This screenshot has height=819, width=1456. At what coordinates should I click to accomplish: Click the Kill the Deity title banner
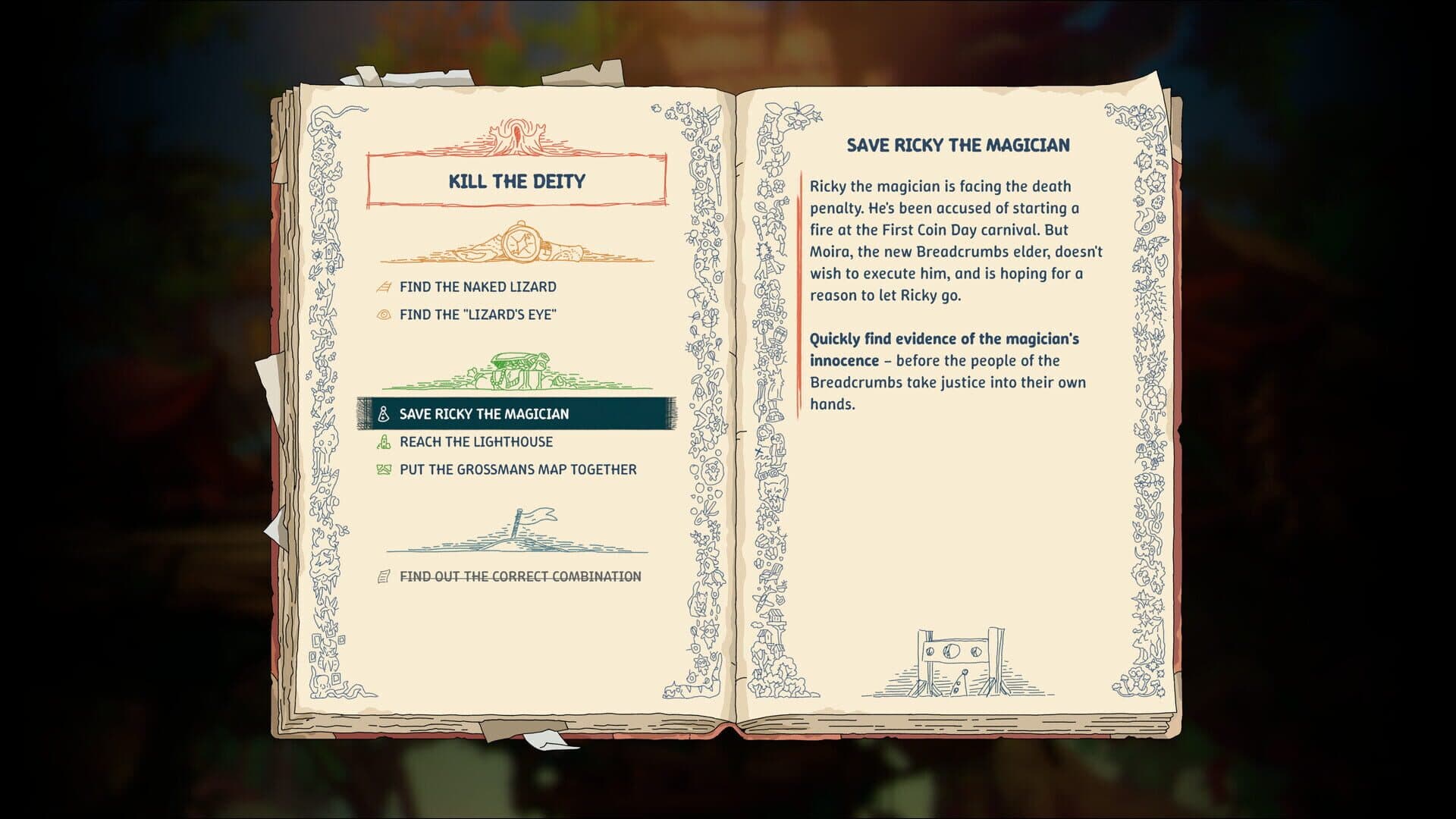click(x=514, y=182)
